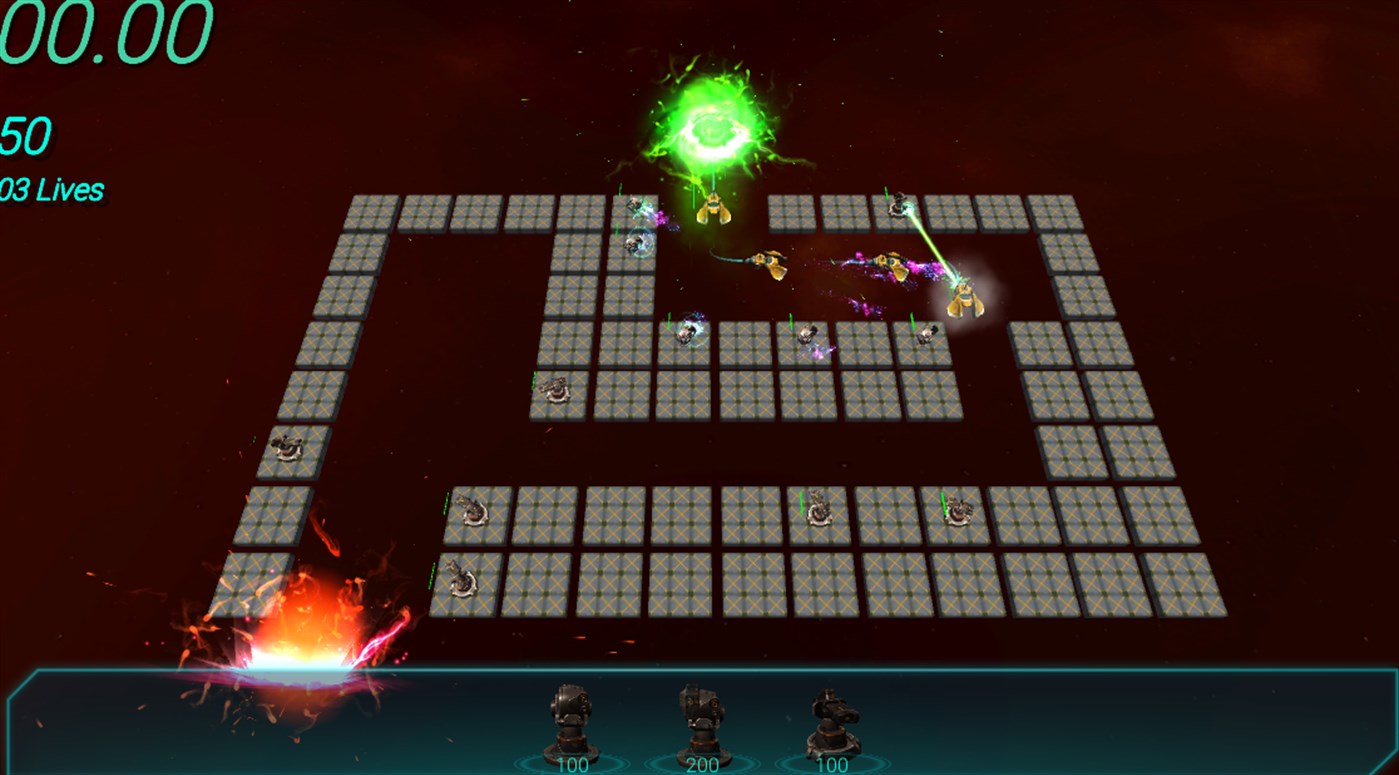Click the glowing base exit with red flames
Image resolution: width=1399 pixels, height=775 pixels.
[x=300, y=655]
